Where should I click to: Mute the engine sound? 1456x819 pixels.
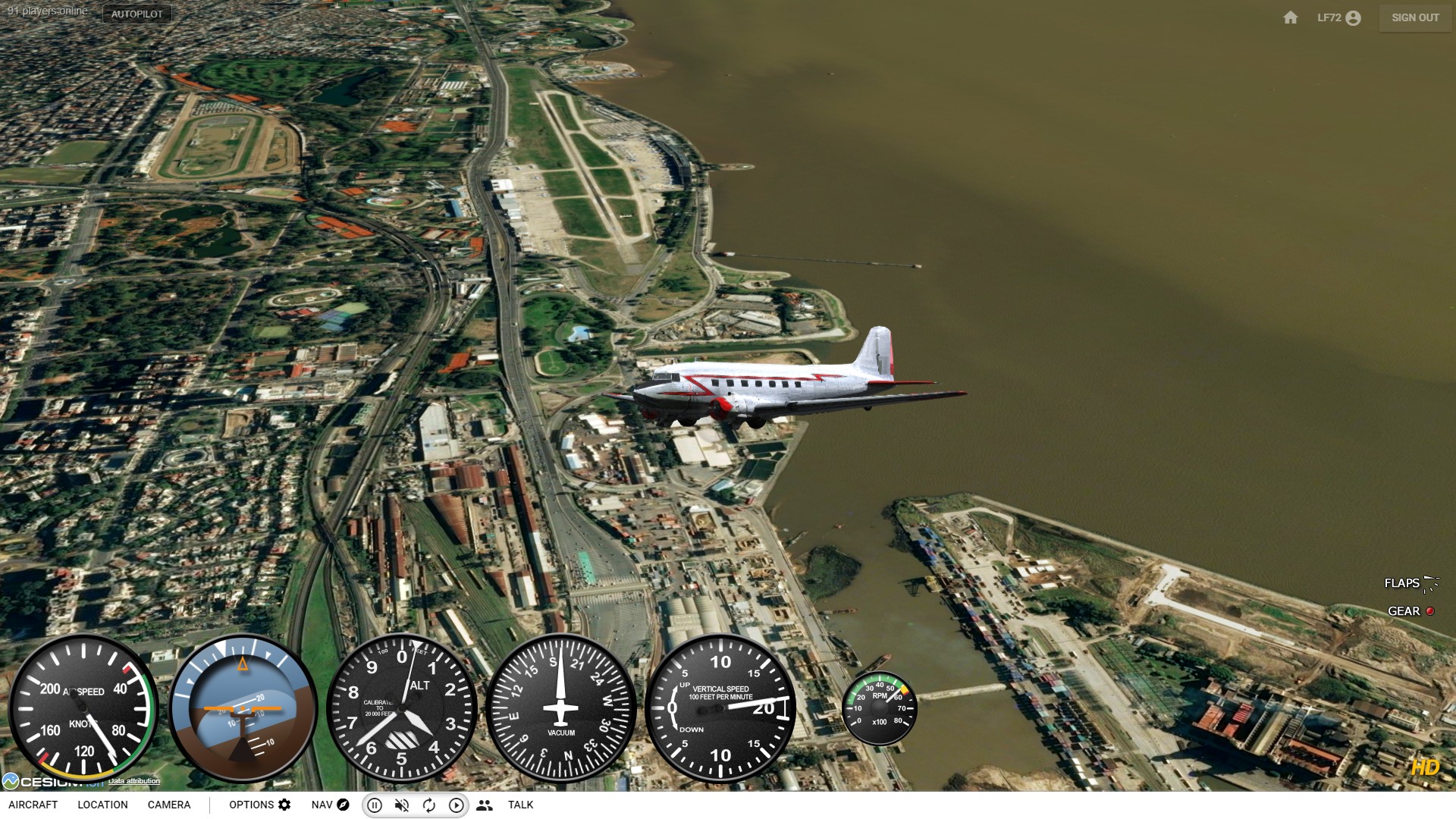pos(403,805)
